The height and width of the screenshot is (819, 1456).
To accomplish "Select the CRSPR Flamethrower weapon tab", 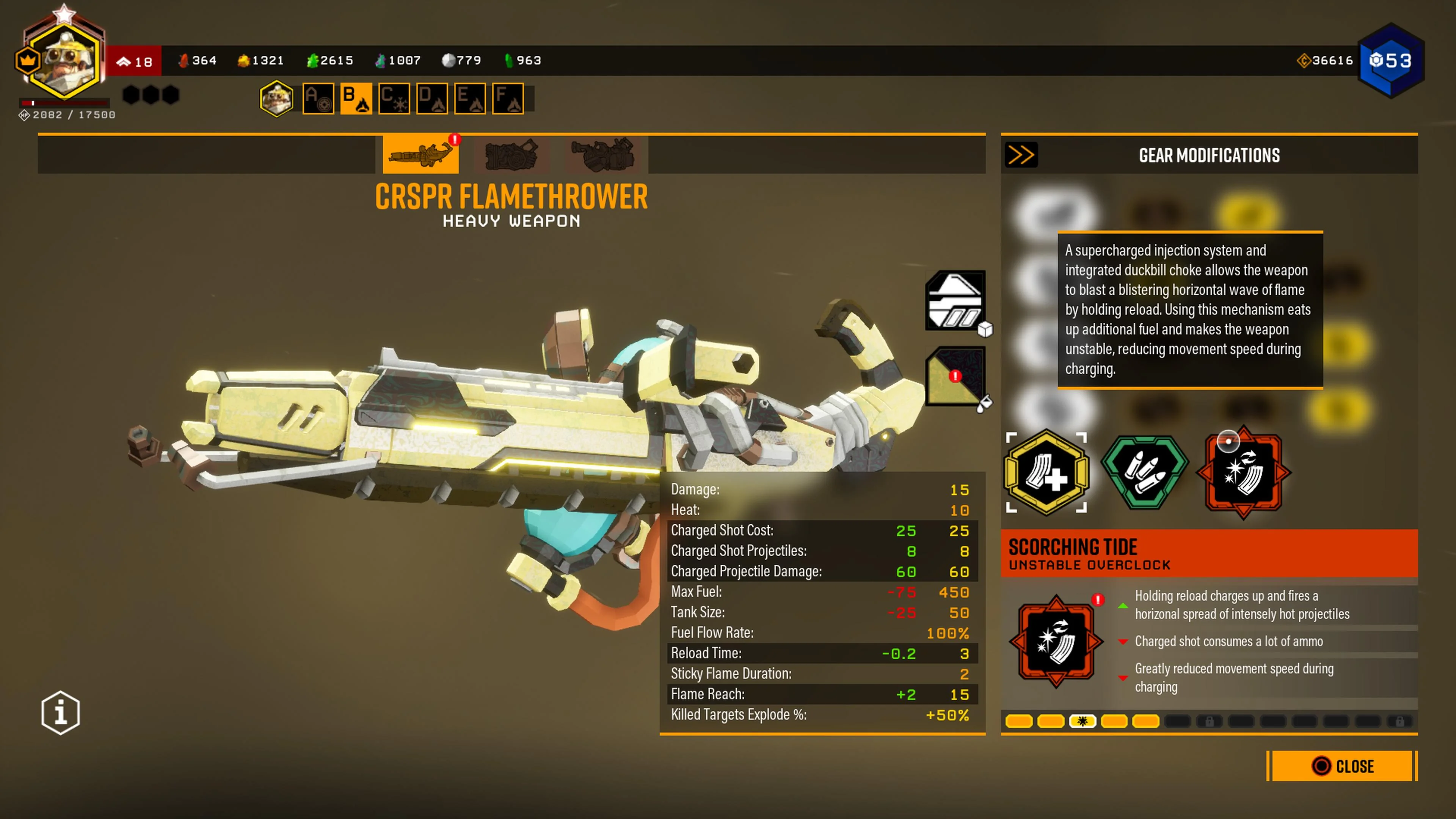I will coord(420,154).
